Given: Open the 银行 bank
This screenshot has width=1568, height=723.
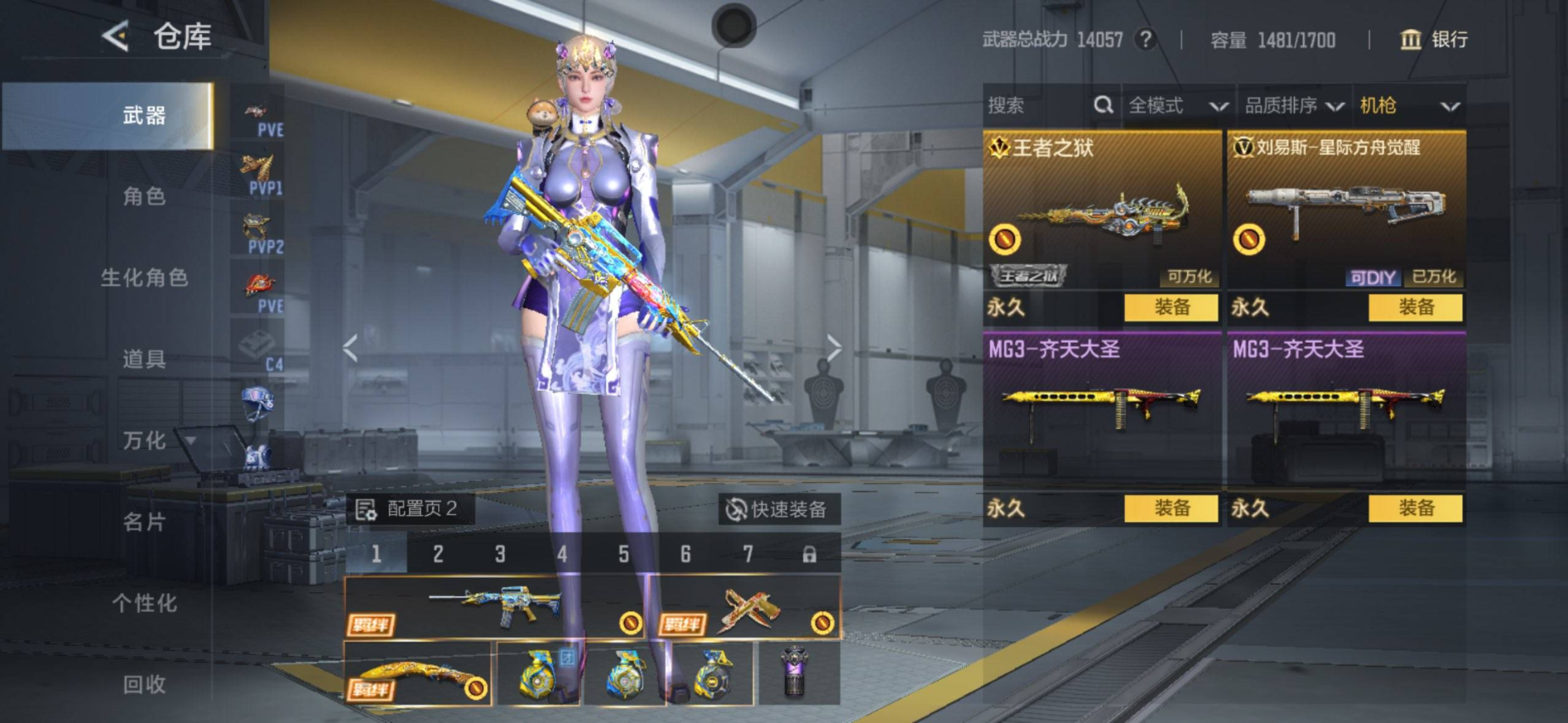Looking at the screenshot, I should tap(1433, 40).
